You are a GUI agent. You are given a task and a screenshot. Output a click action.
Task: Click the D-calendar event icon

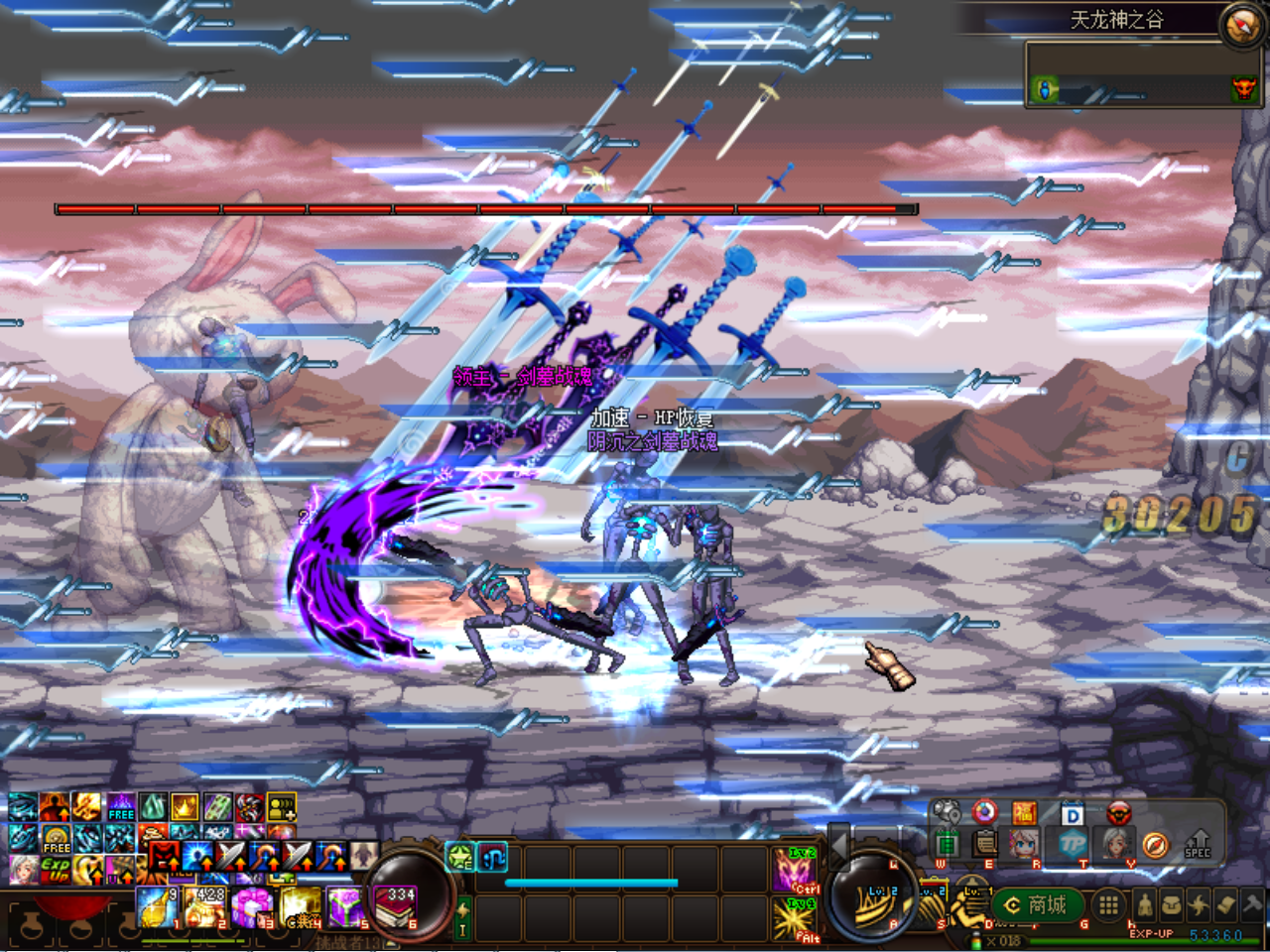[1072, 813]
